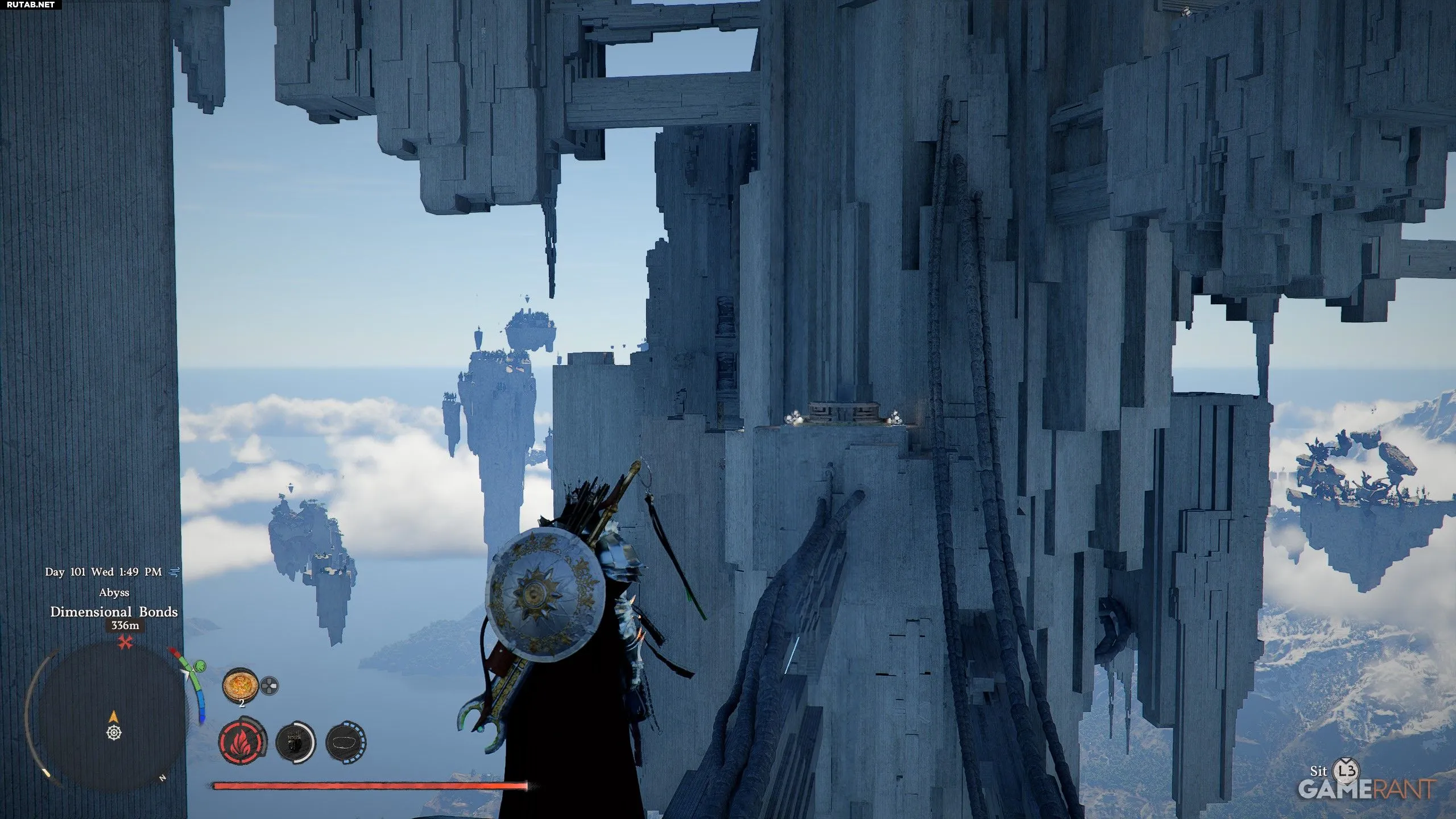Image resolution: width=1456 pixels, height=819 pixels.
Task: Select the ring icon with blue segments
Action: pos(346,742)
